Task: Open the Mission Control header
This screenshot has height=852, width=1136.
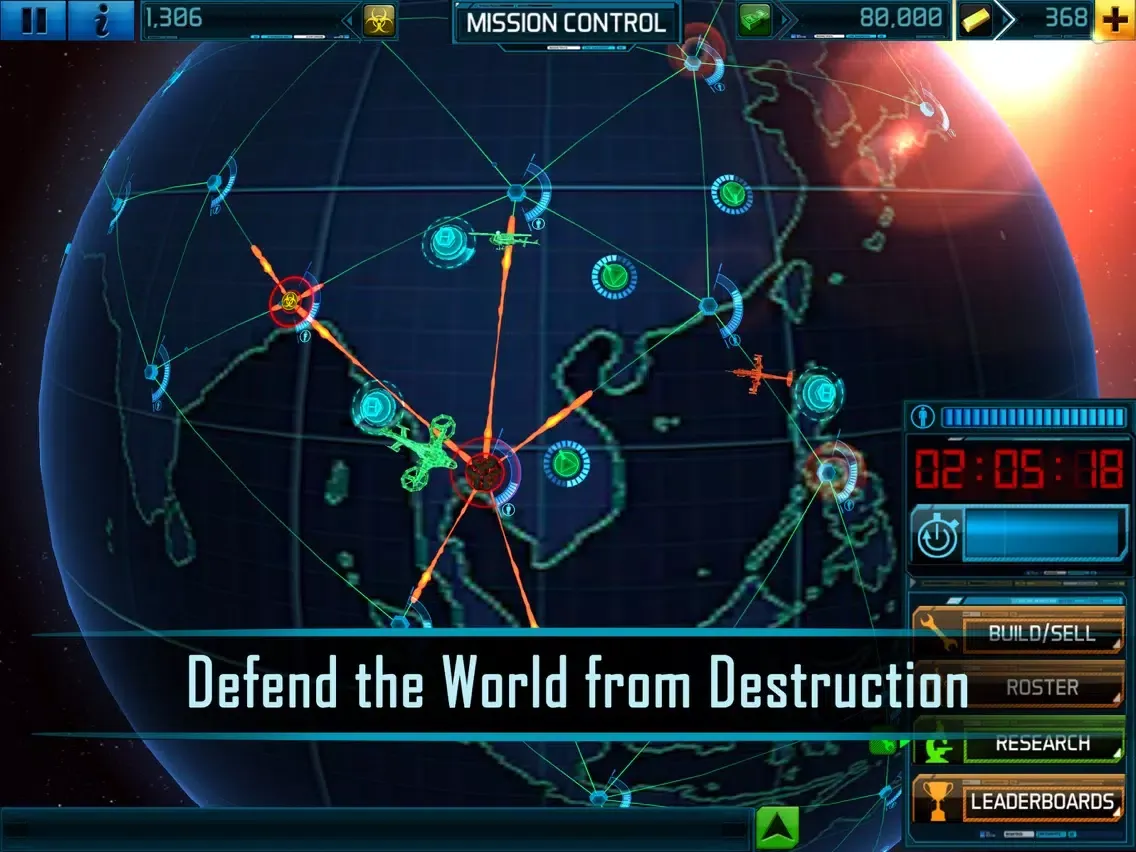Action: [x=566, y=22]
